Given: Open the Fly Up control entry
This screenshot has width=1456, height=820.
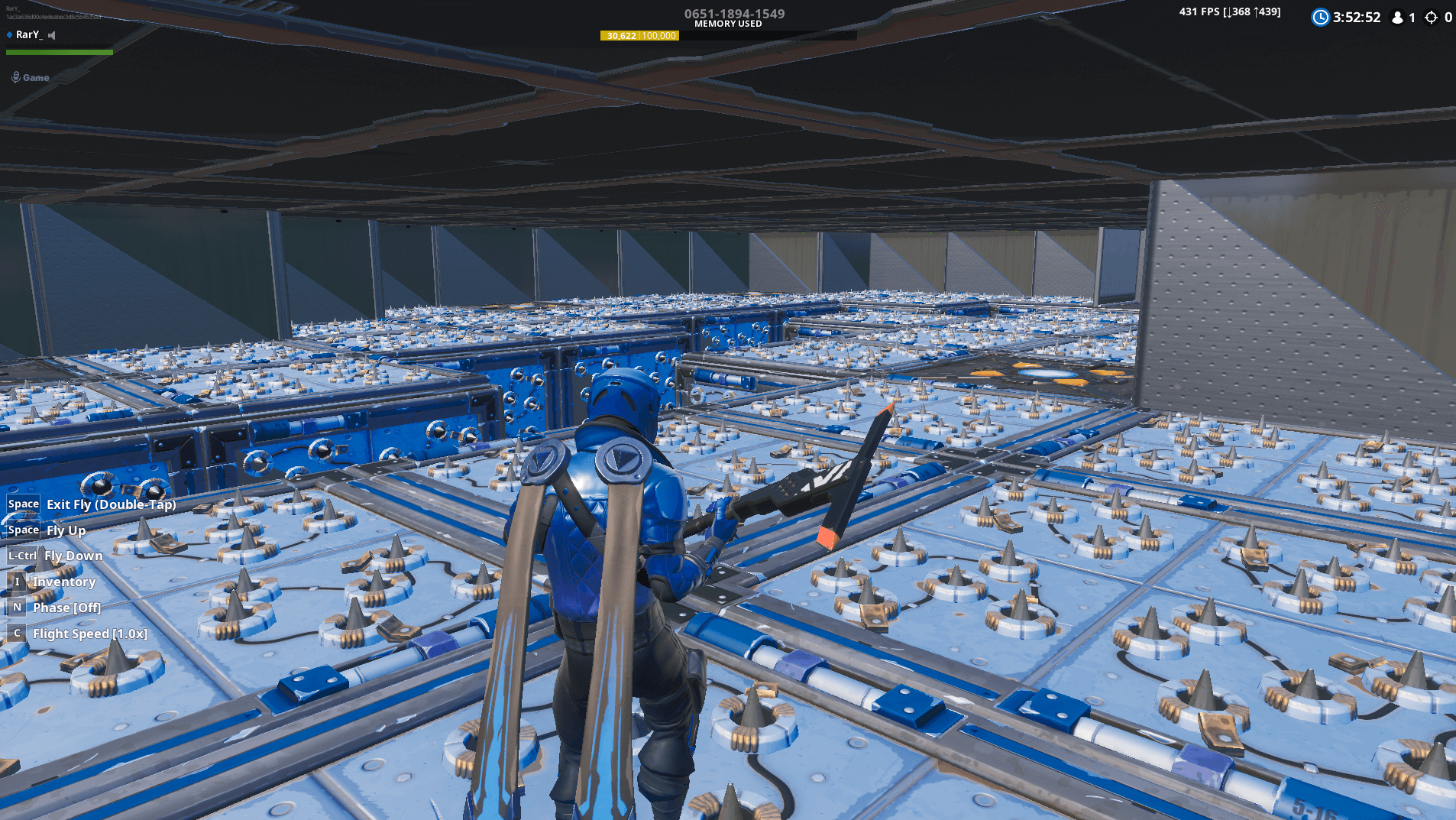Looking at the screenshot, I should tap(67, 530).
